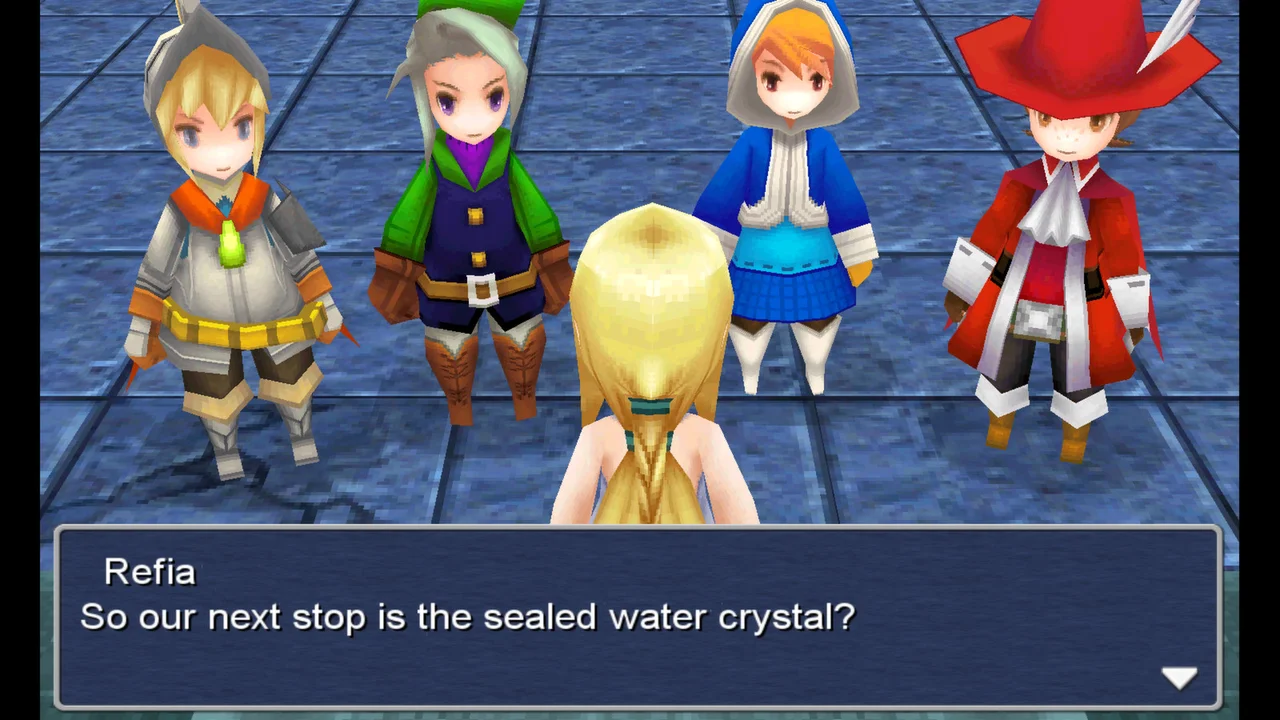Select Refia's name label in the dialogue box

click(x=150, y=571)
